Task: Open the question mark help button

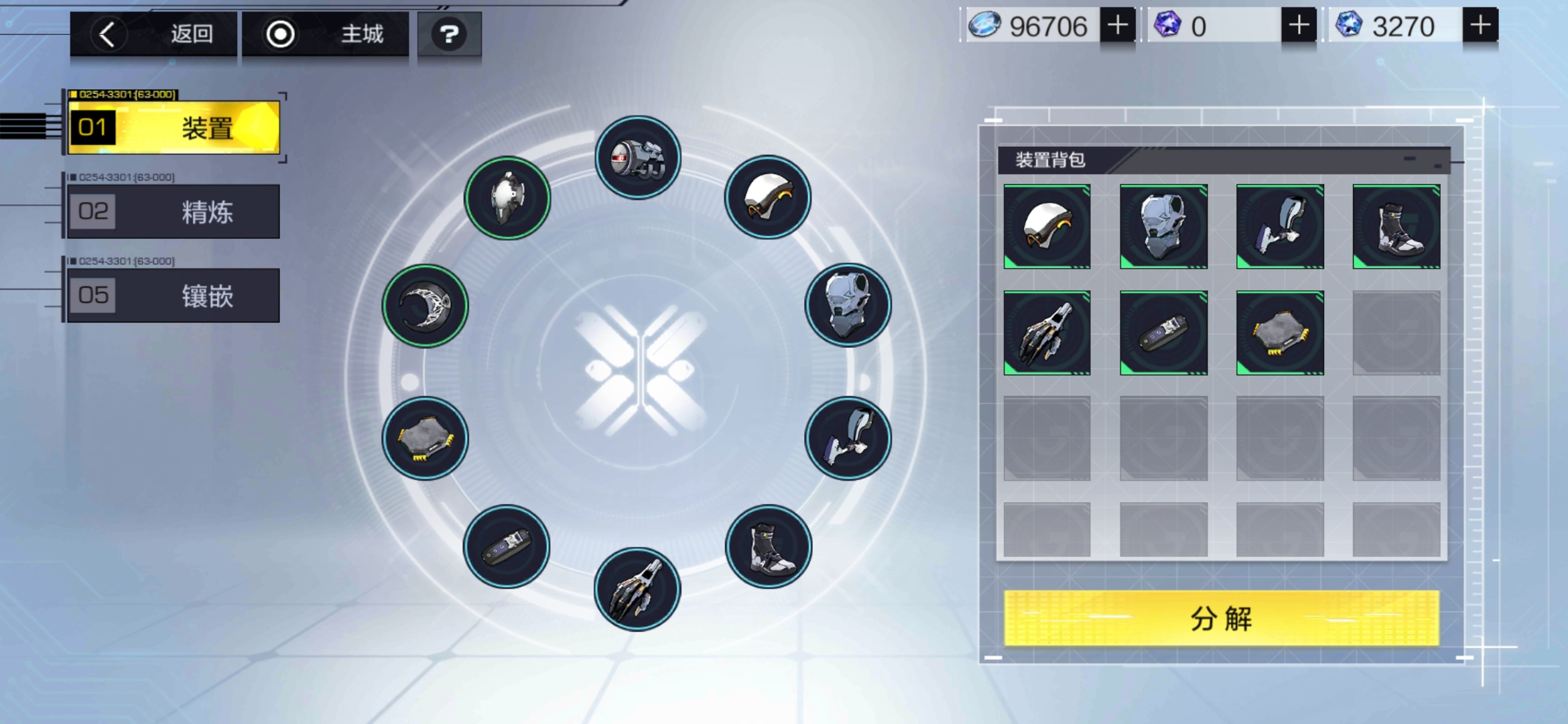Action: pyautogui.click(x=449, y=34)
